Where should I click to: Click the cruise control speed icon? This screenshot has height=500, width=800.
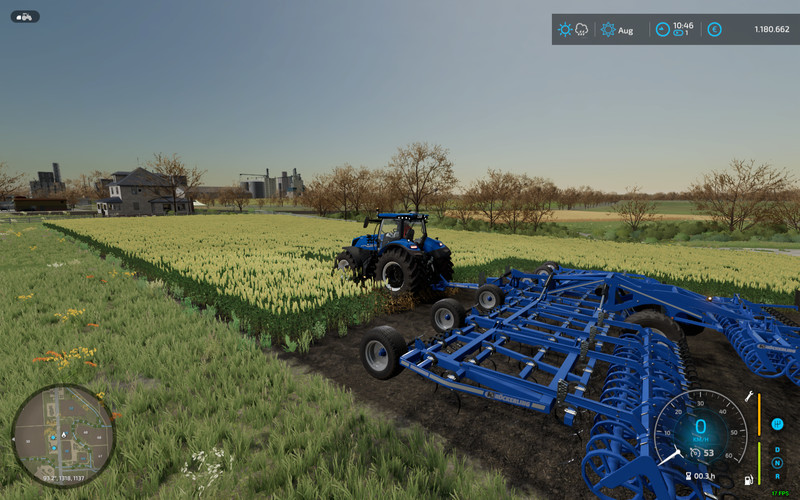tap(693, 453)
